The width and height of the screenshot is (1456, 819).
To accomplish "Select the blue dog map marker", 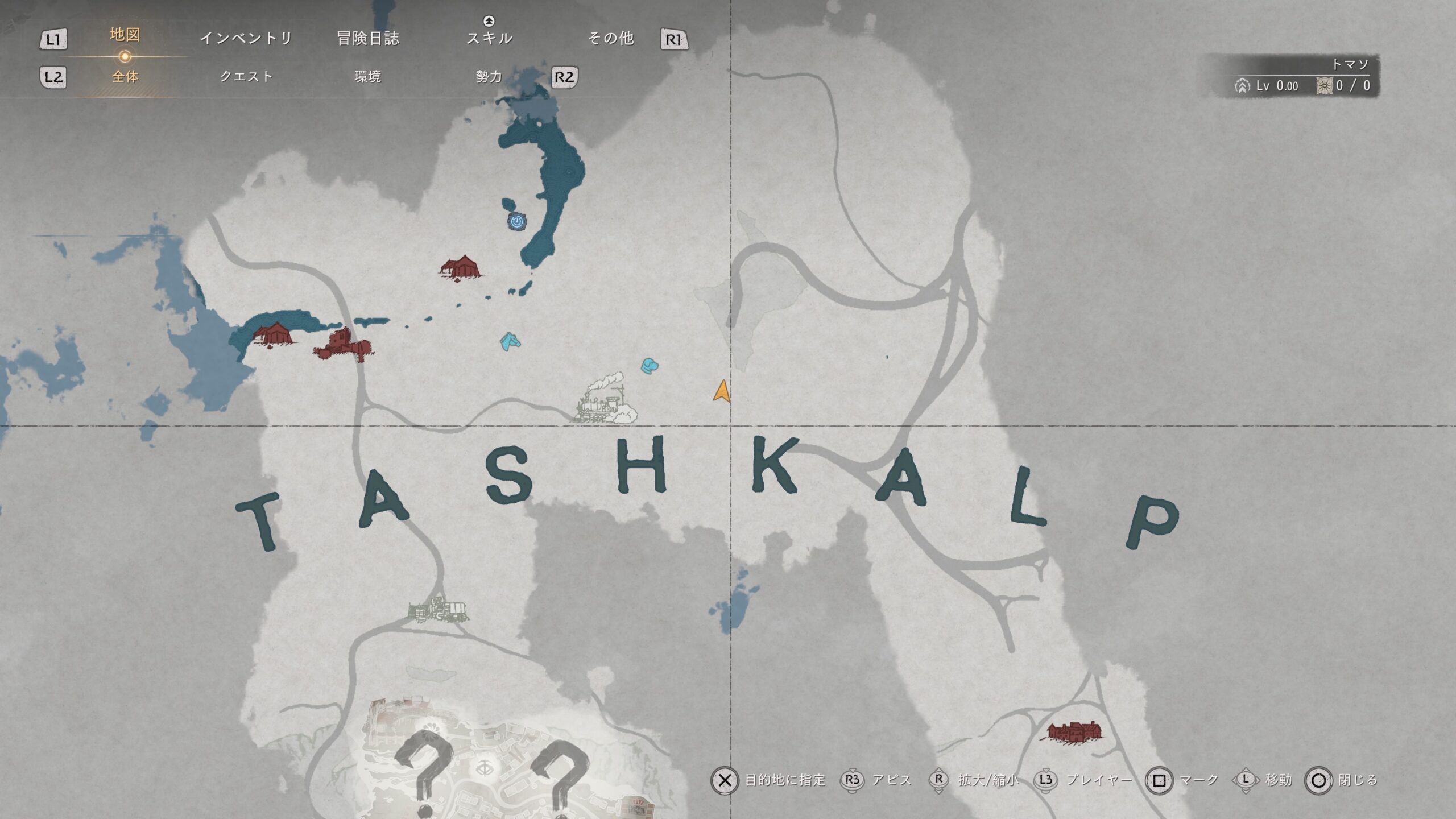I will (x=650, y=366).
